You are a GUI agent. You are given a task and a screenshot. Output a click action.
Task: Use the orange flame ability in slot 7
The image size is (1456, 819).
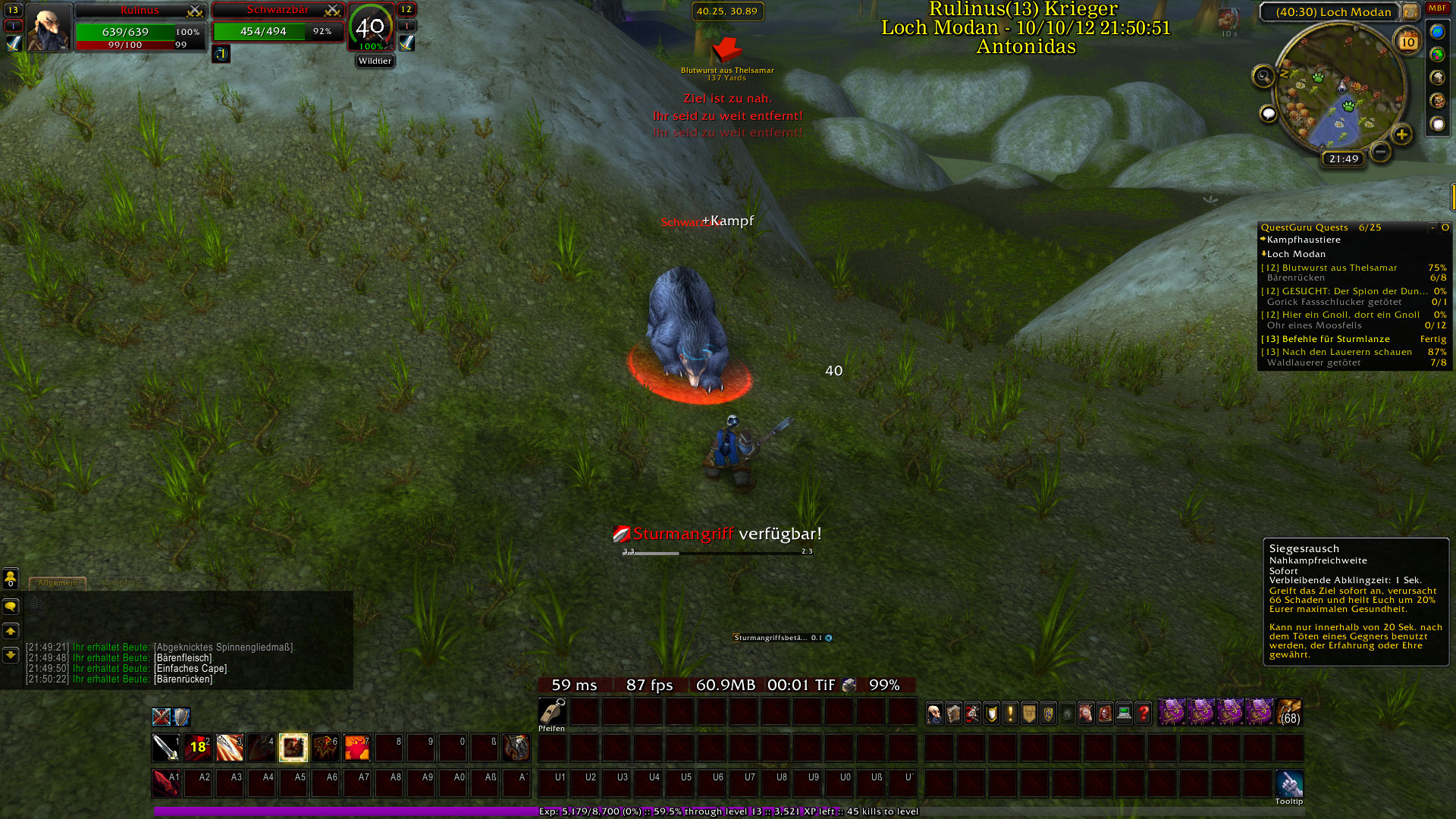357,748
